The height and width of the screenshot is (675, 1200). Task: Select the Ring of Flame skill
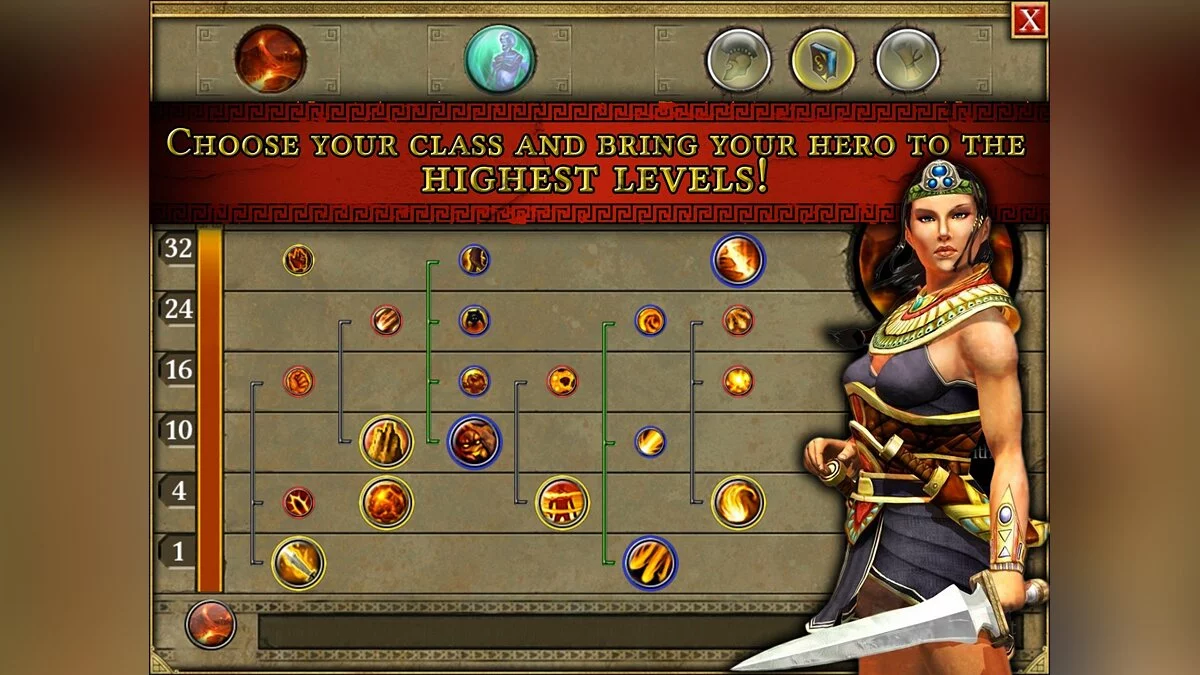[562, 502]
